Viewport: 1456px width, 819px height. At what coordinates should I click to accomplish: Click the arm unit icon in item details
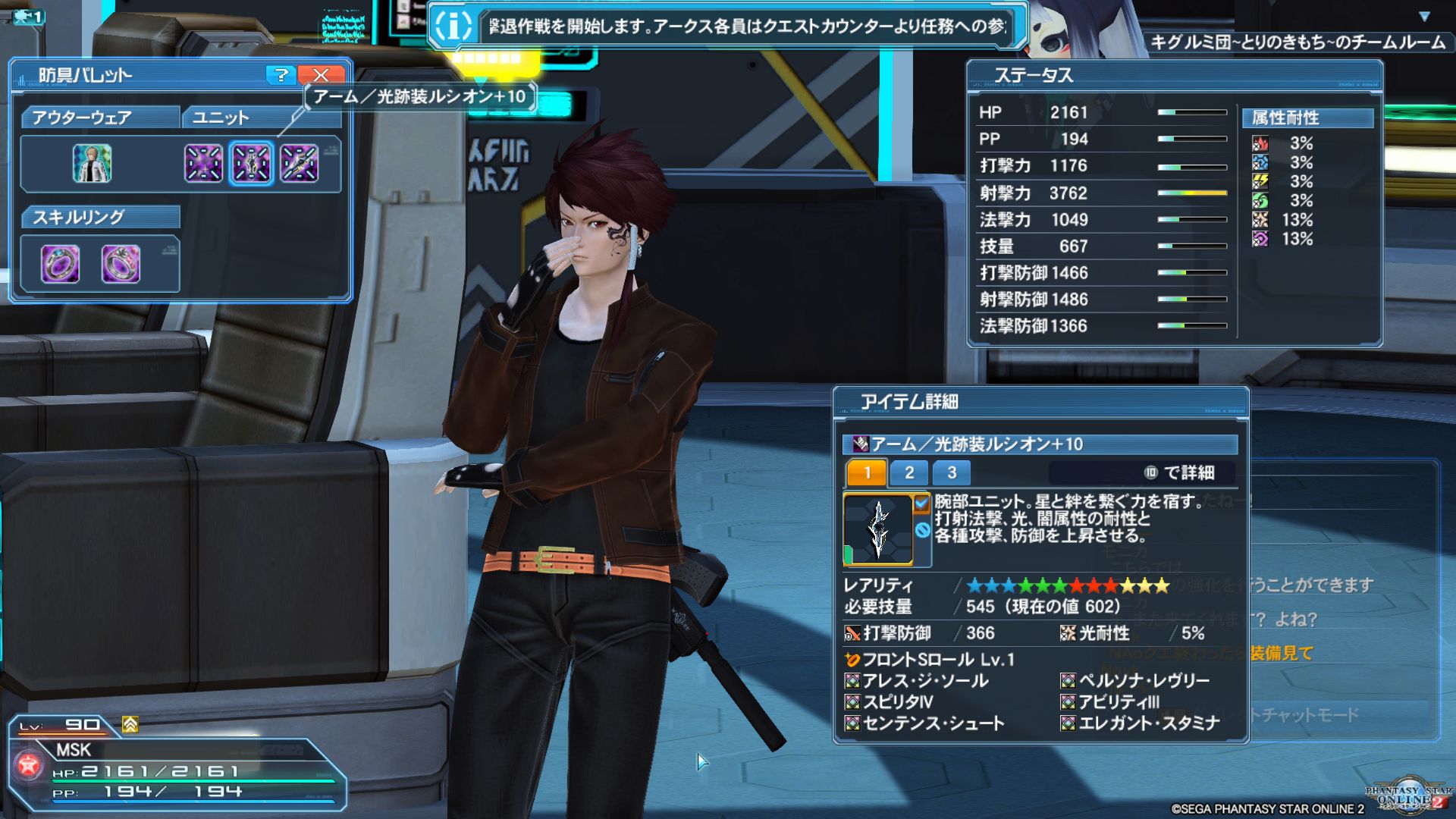(878, 530)
